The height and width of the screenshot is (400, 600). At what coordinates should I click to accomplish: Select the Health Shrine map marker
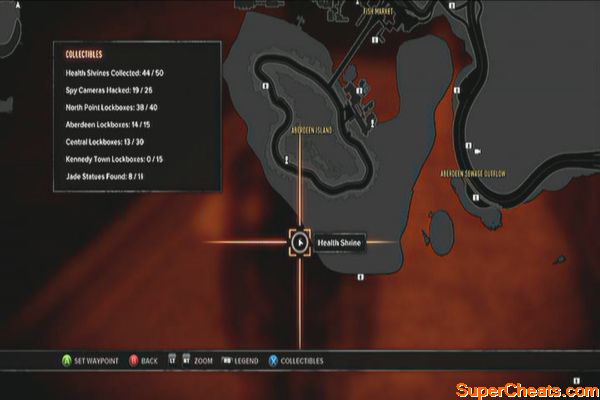point(299,242)
